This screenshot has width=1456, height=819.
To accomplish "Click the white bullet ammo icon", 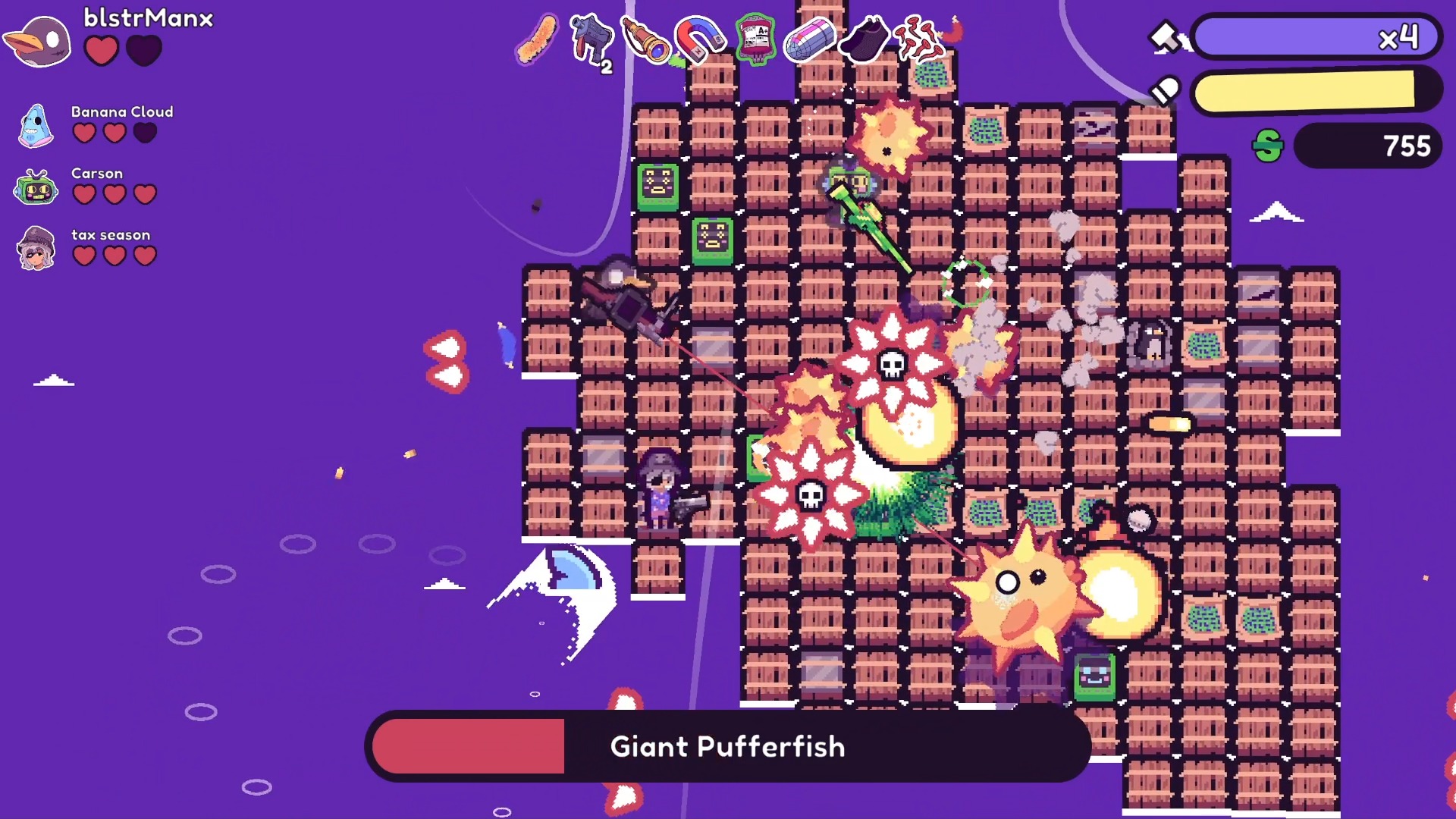I will pos(1165,91).
